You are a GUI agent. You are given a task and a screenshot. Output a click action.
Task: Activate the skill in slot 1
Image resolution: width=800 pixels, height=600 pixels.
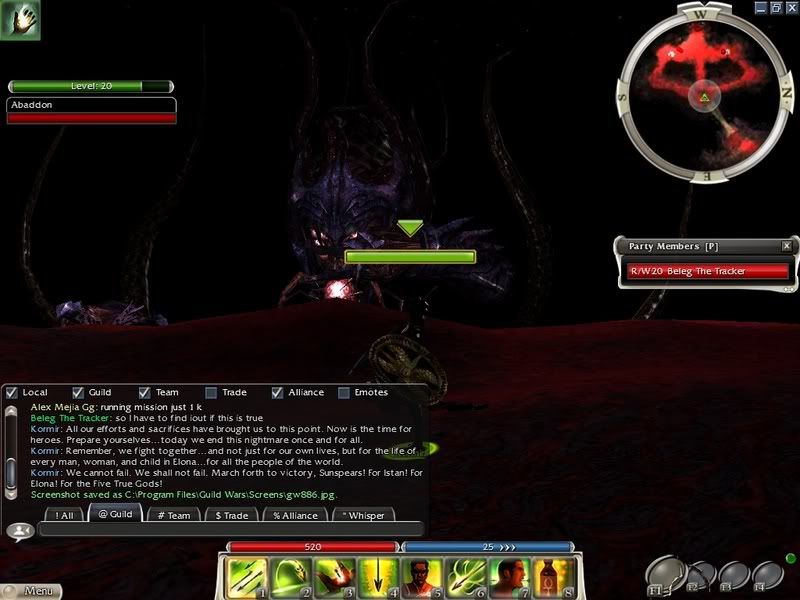(x=246, y=577)
